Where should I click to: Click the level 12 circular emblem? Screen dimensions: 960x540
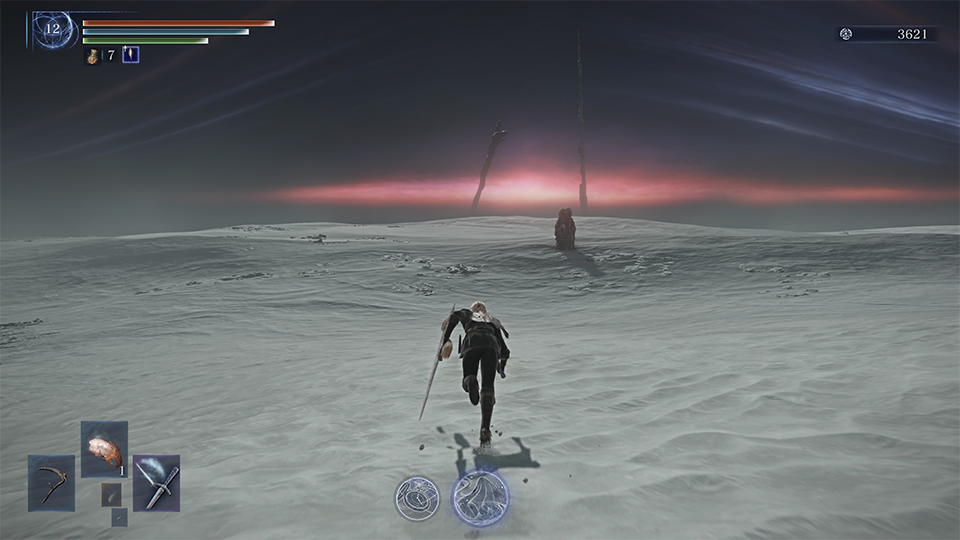(x=51, y=29)
